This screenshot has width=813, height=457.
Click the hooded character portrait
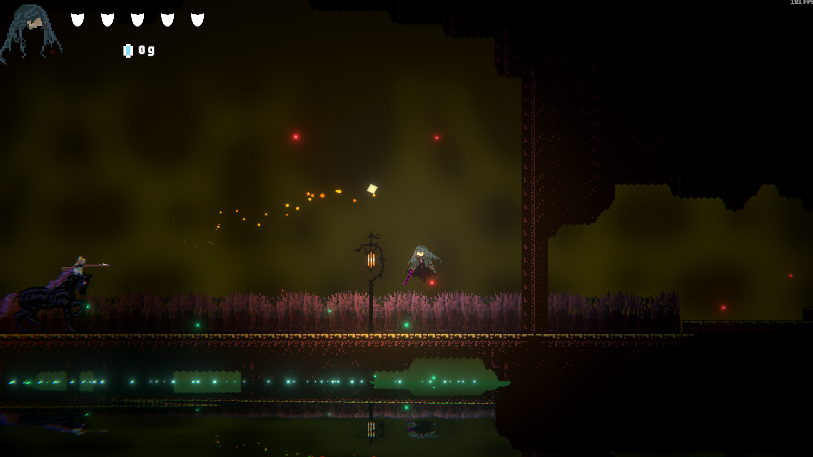tap(30, 30)
